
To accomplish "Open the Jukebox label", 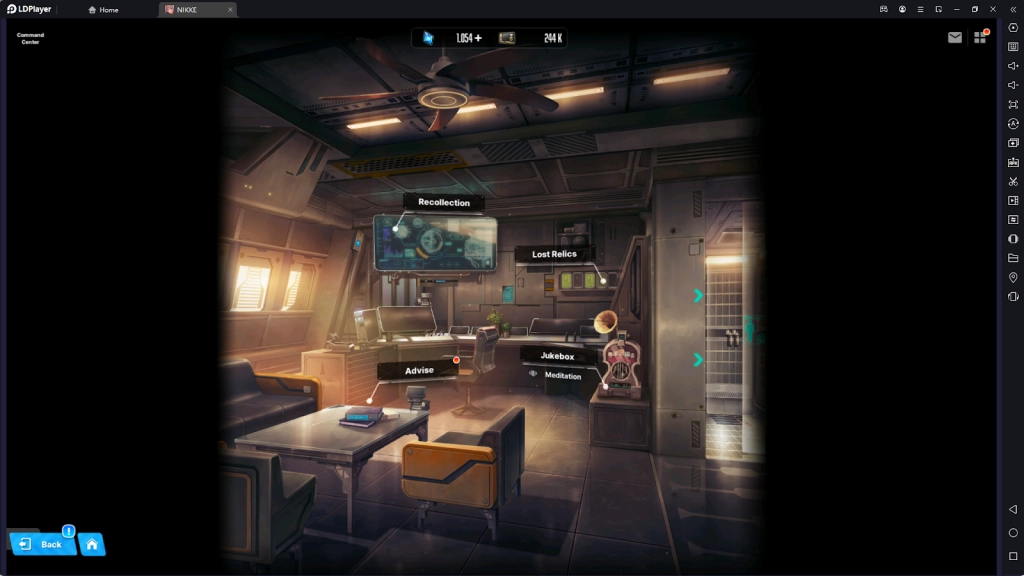I will coord(557,356).
